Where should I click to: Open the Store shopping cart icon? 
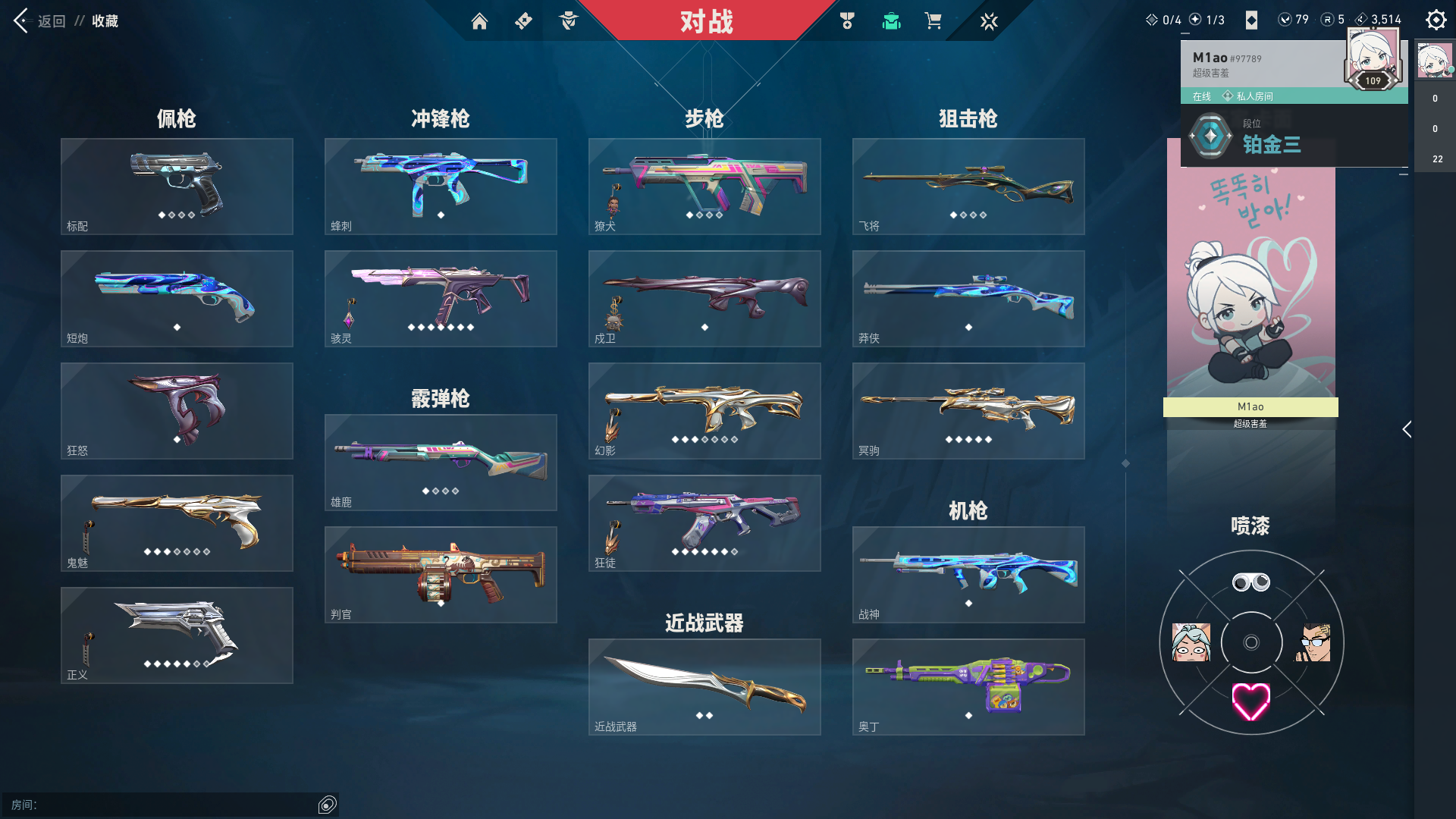934,21
